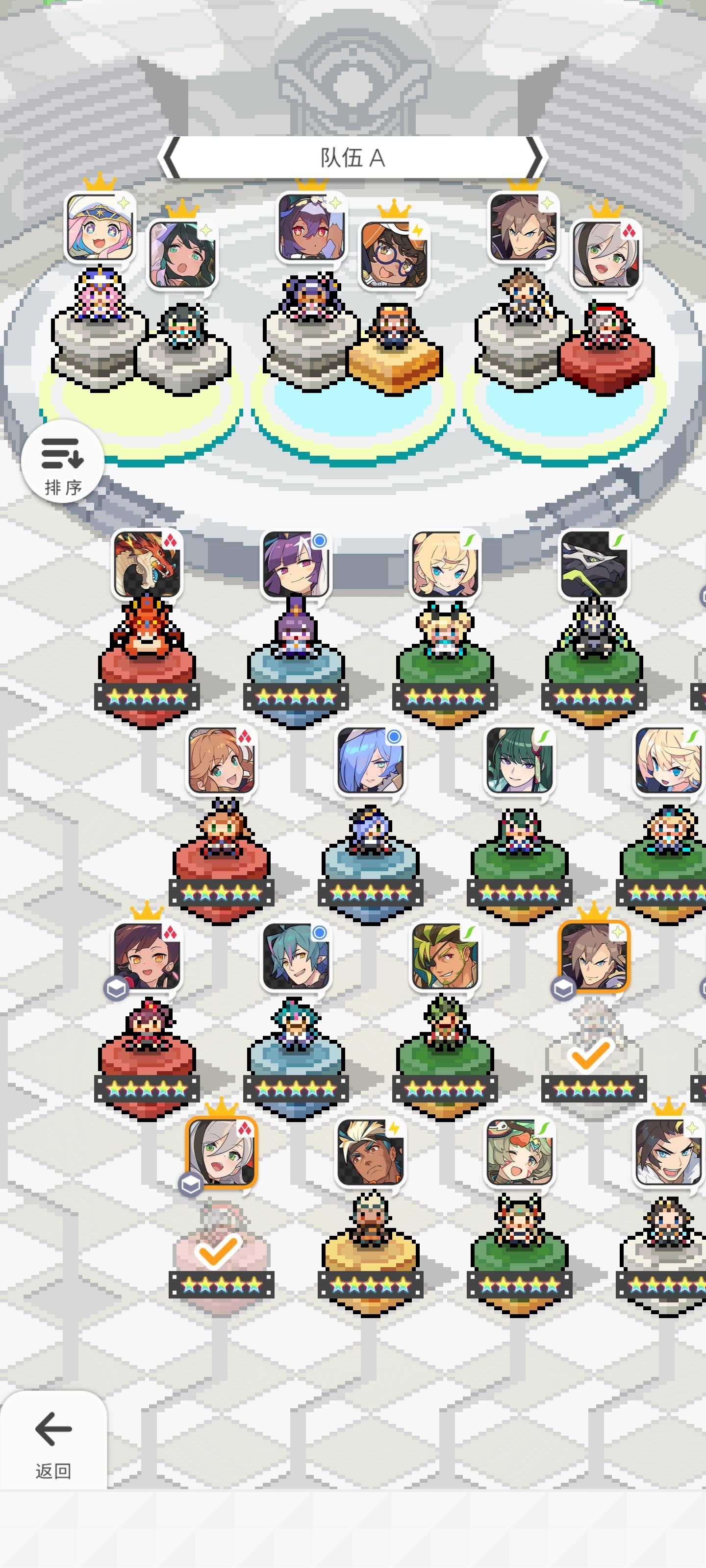The image size is (706, 1568).
Task: Tap the 排序 sort button
Action: (x=63, y=463)
